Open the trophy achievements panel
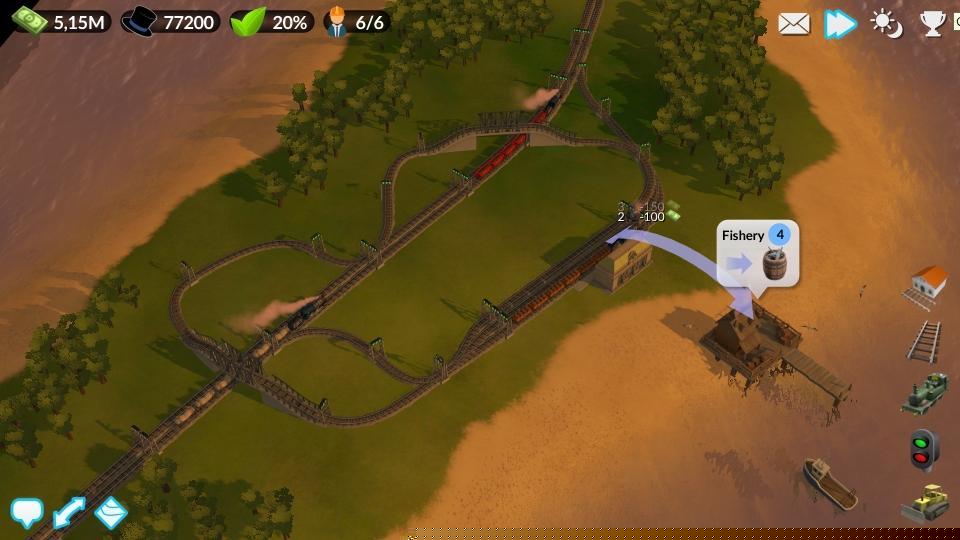The height and width of the screenshot is (540, 960). coord(932,23)
